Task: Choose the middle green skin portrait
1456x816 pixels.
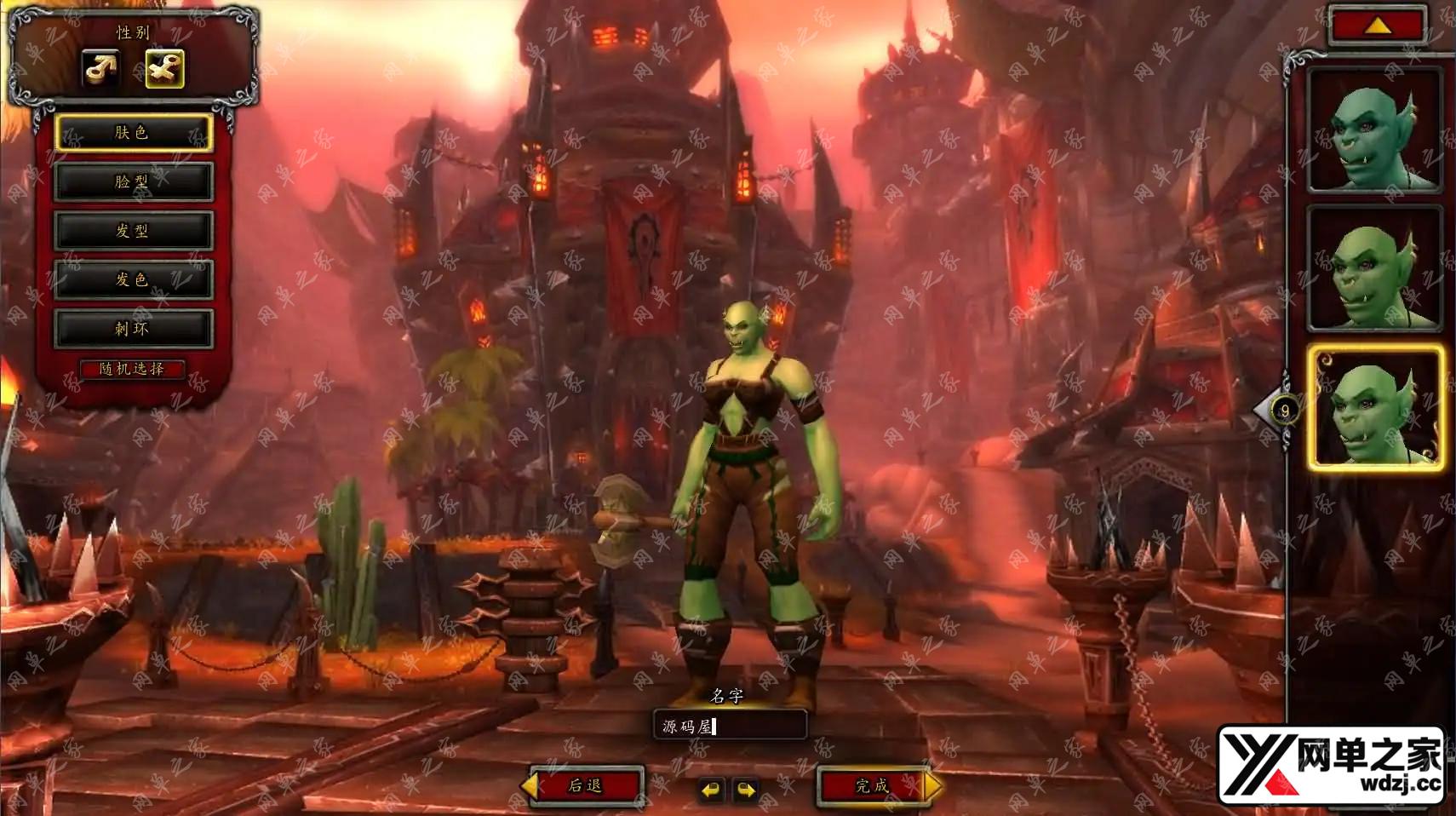Action: pyautogui.click(x=1374, y=268)
